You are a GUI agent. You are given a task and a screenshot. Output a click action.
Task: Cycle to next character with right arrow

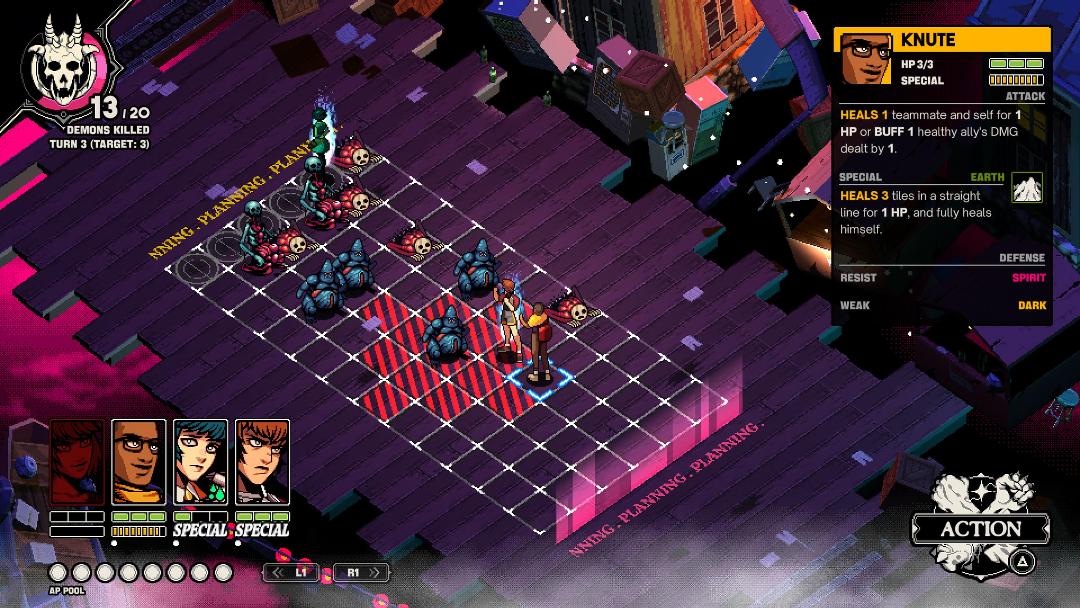[x=359, y=573]
